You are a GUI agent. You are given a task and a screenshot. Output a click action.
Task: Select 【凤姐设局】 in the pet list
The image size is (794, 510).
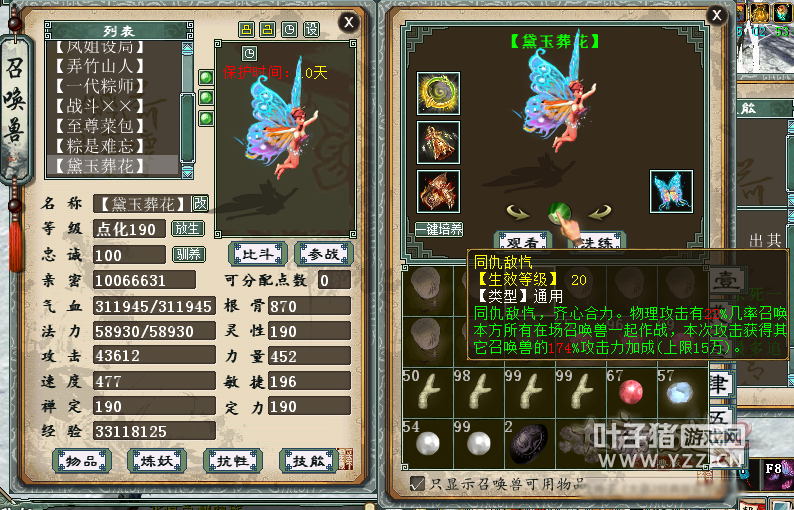(x=109, y=47)
